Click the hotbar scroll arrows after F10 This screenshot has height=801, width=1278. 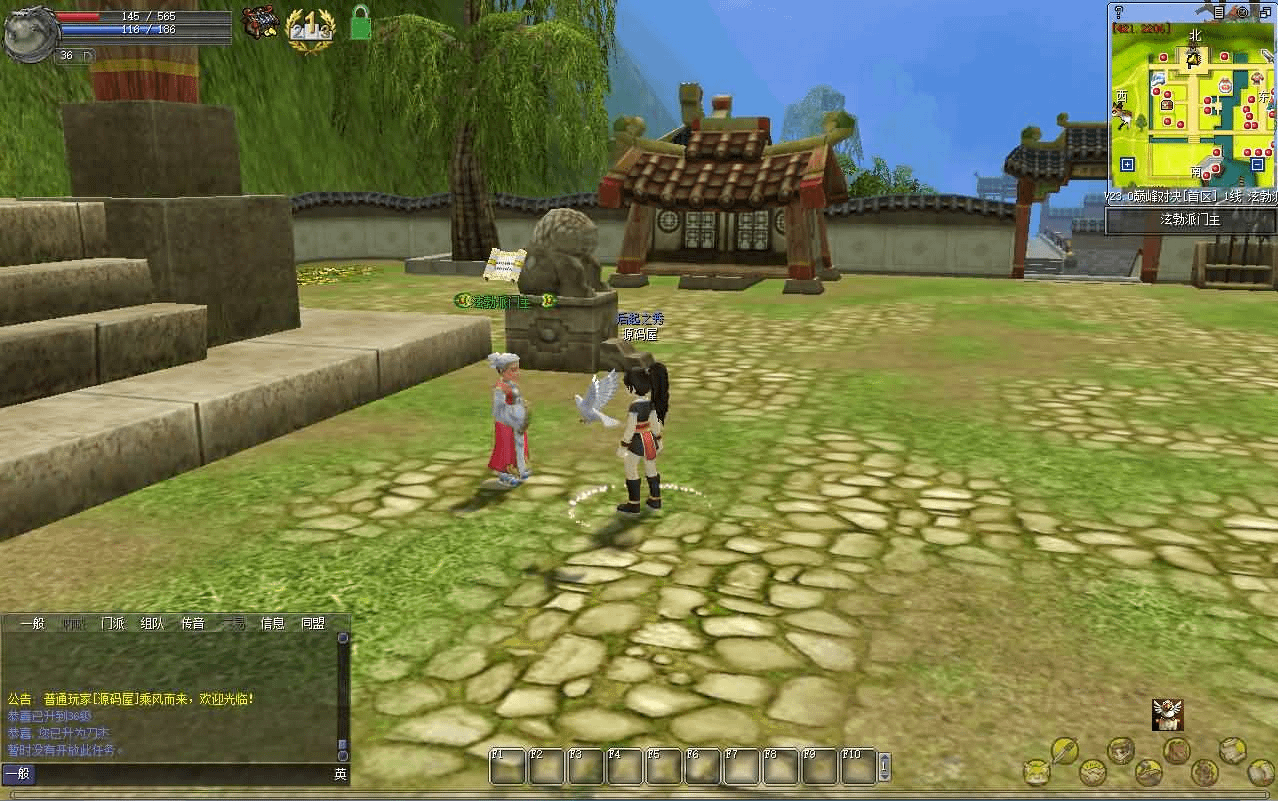pos(884,767)
